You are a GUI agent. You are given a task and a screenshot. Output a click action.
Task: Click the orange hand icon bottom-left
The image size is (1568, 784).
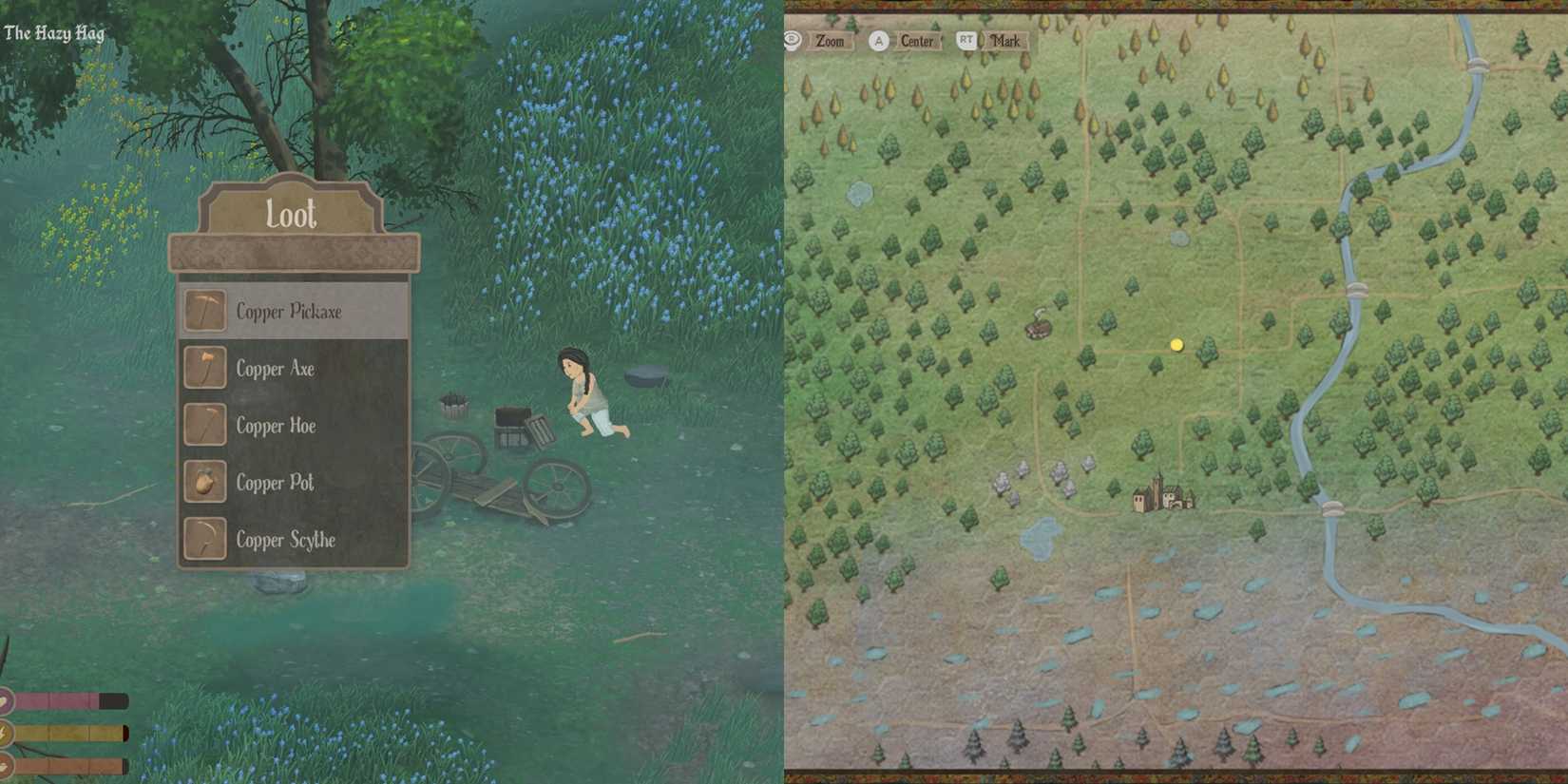(6, 764)
